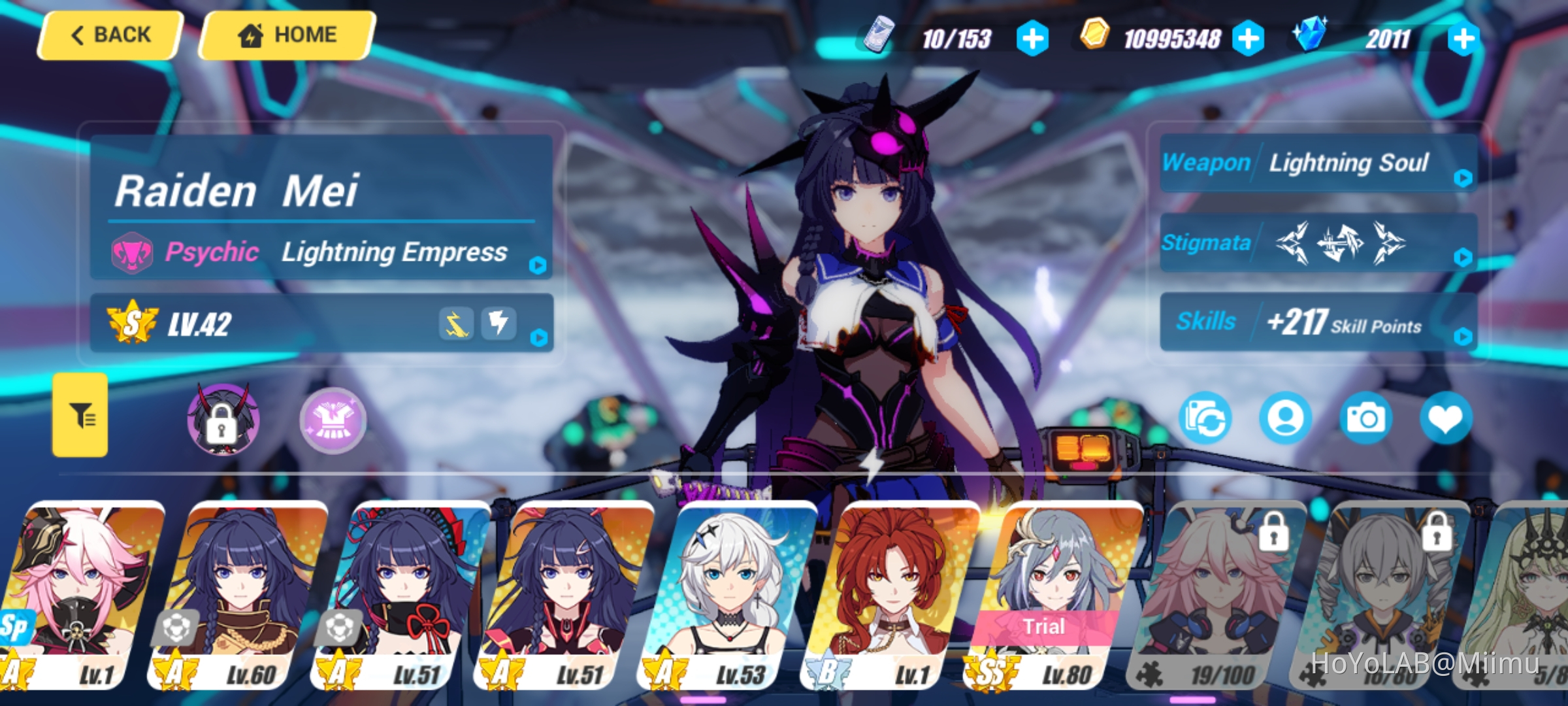Toggle the Trial tag on Fu Hua's card

1047,627
